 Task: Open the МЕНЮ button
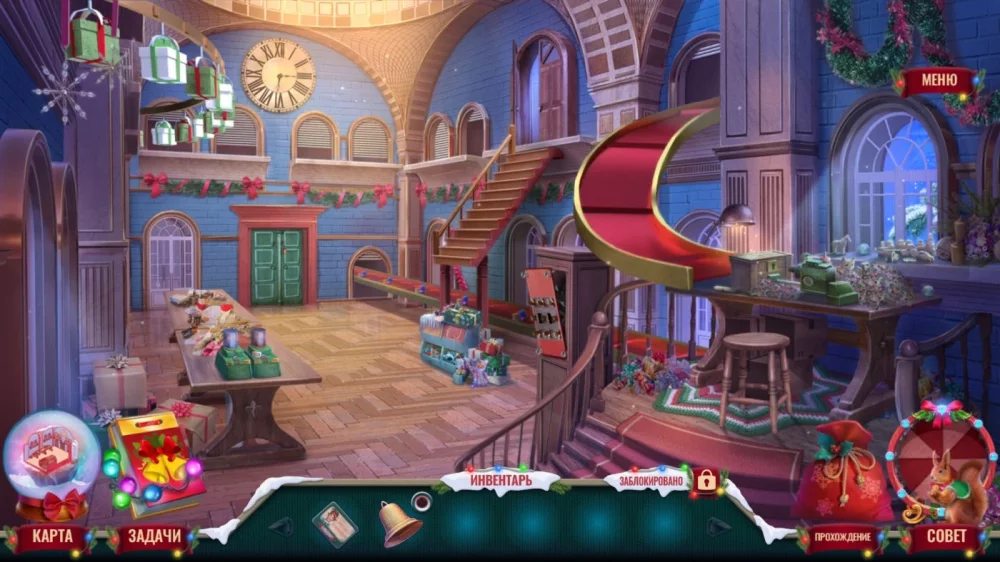pyautogui.click(x=938, y=81)
